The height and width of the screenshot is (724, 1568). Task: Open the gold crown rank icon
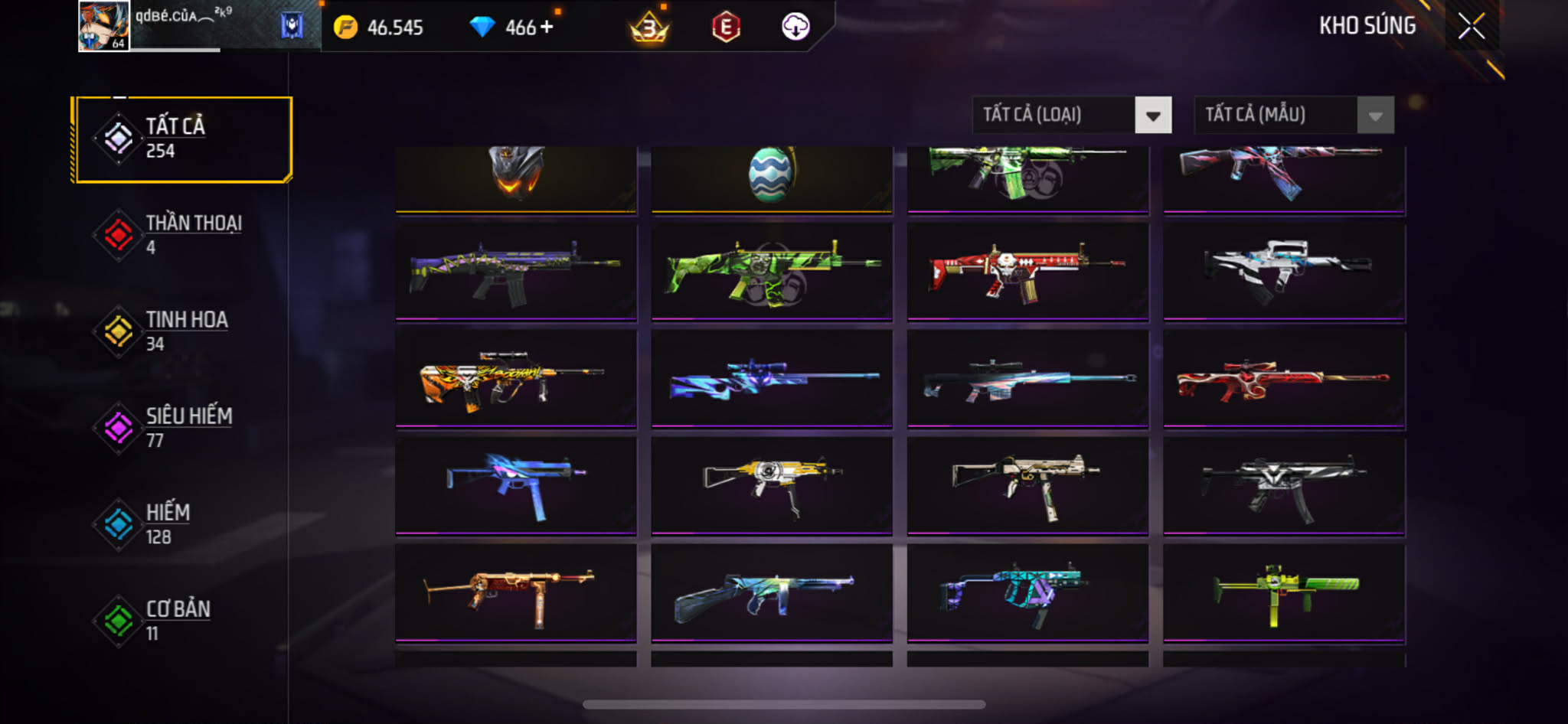(x=649, y=28)
